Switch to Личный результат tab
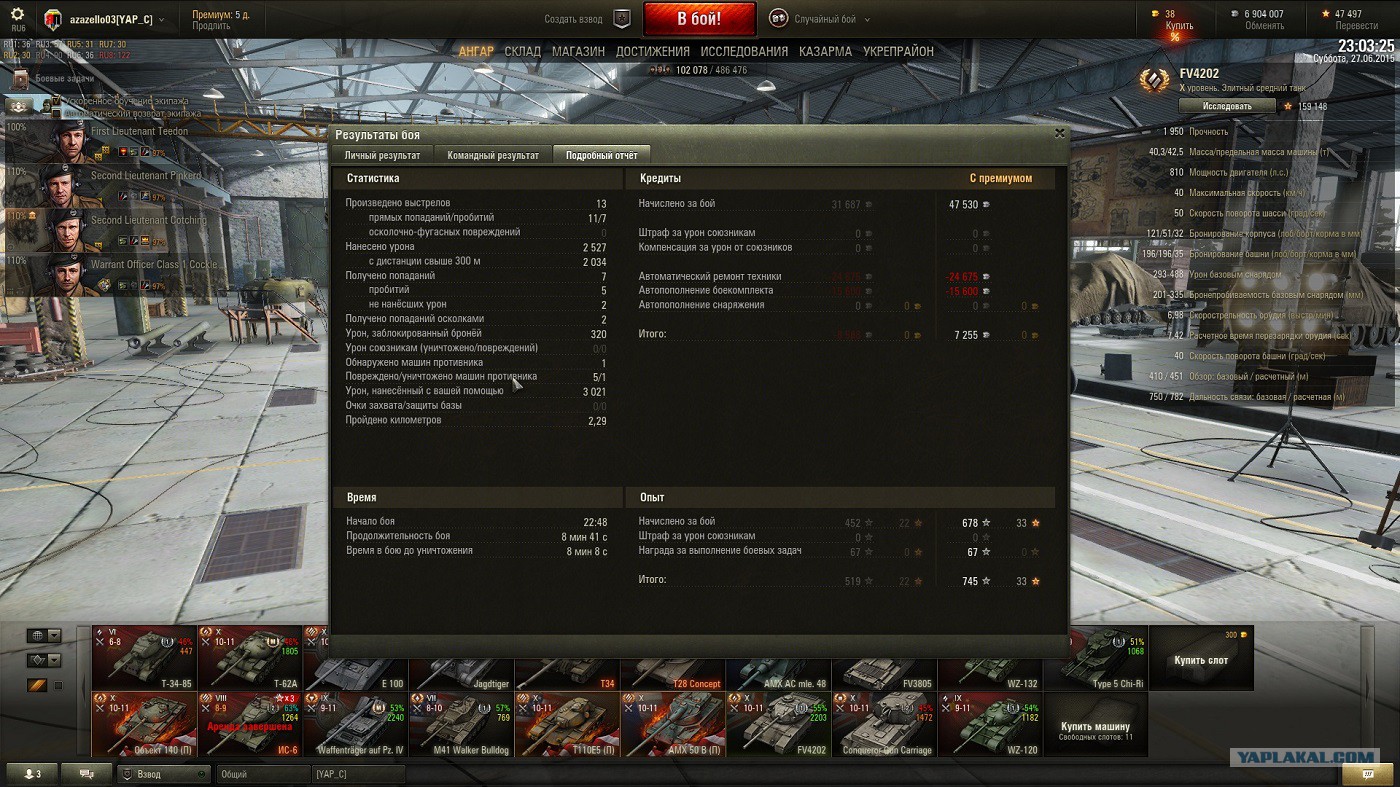The height and width of the screenshot is (787, 1400). (x=382, y=155)
